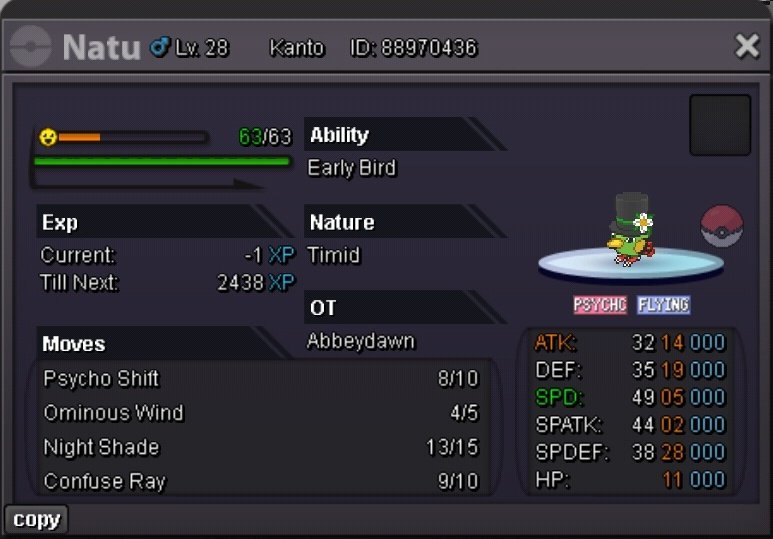Click the Psychic type badge

(600, 304)
